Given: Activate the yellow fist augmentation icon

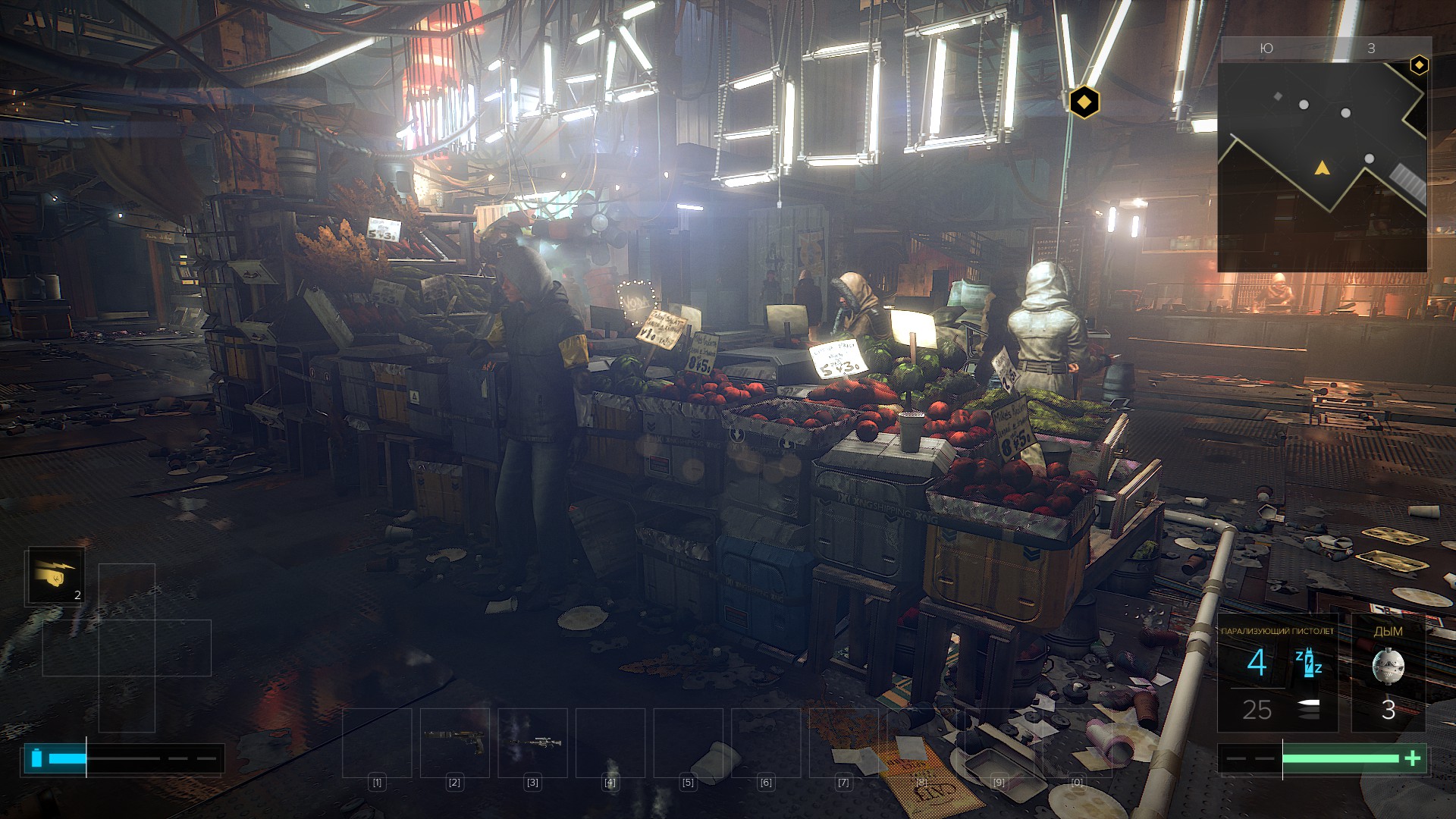Looking at the screenshot, I should (x=55, y=576).
